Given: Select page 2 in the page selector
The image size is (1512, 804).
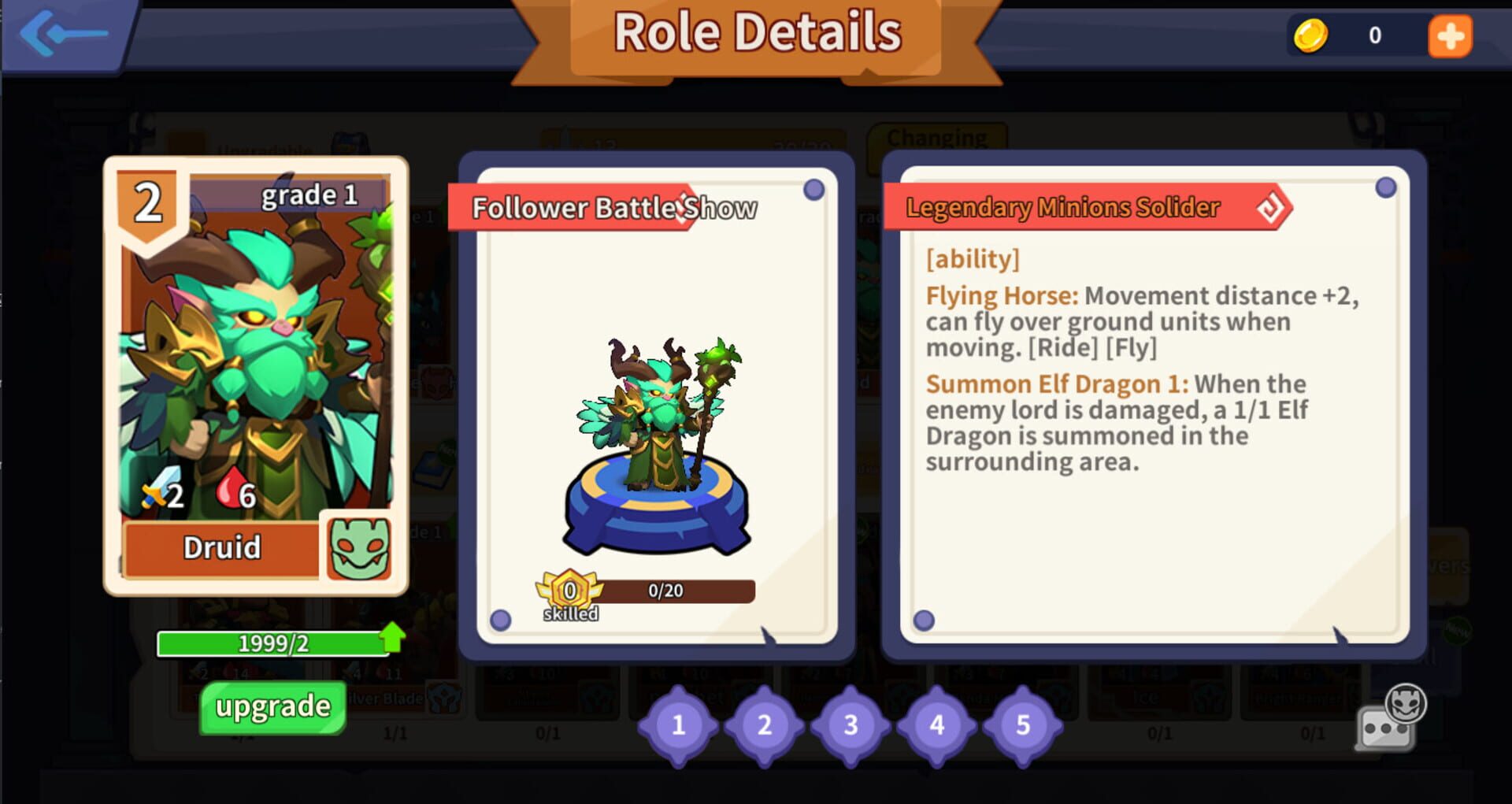Looking at the screenshot, I should [764, 725].
